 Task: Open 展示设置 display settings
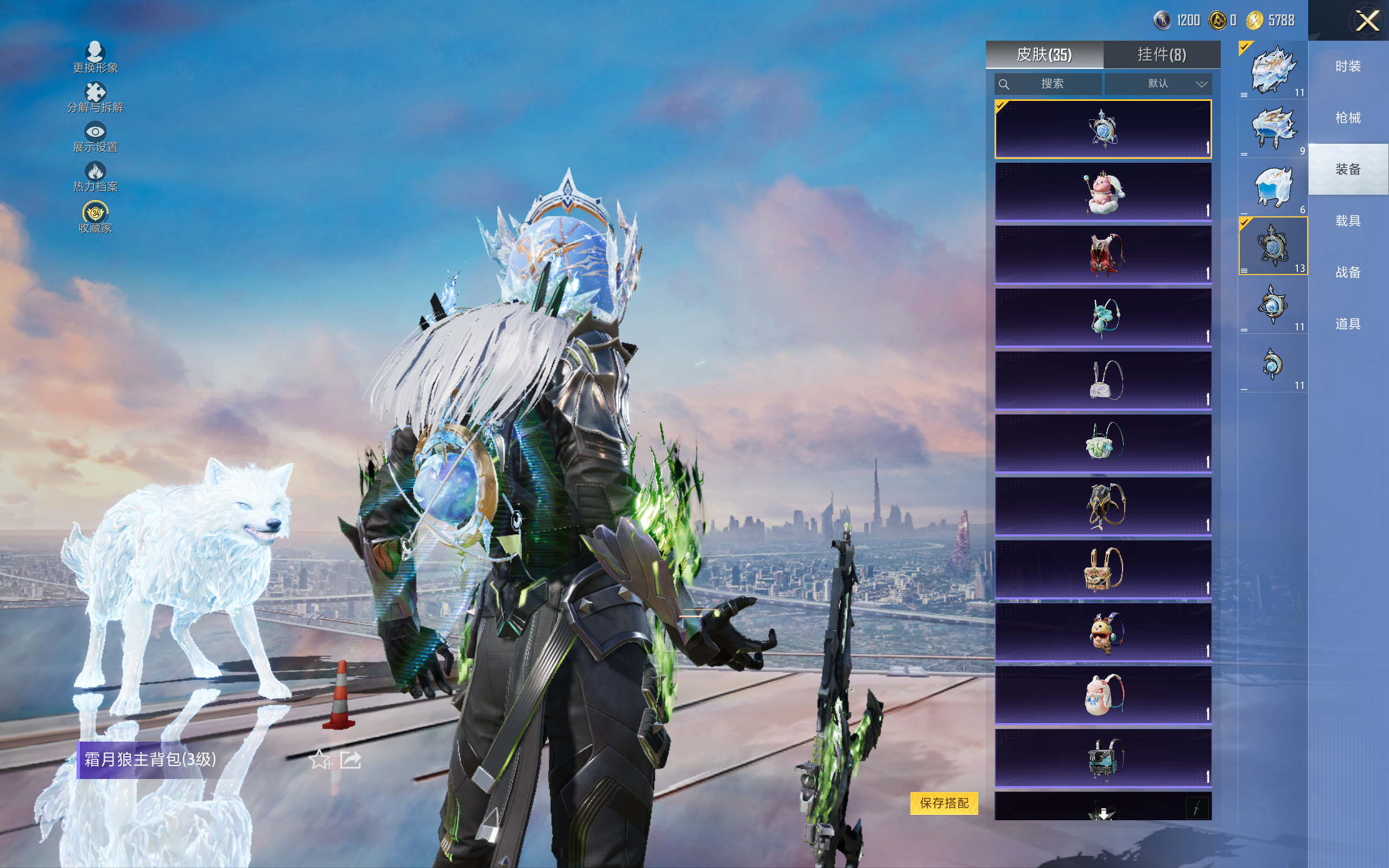pyautogui.click(x=95, y=137)
